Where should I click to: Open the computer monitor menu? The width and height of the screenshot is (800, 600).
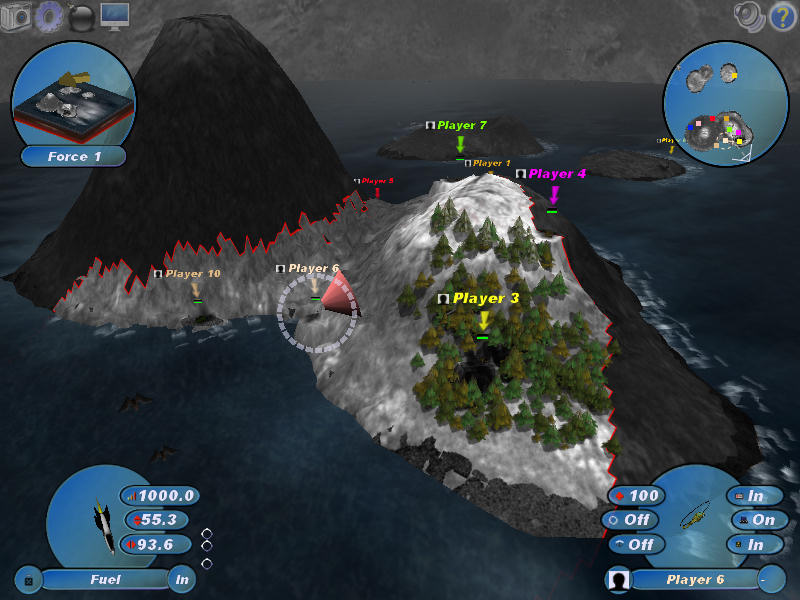tap(115, 16)
